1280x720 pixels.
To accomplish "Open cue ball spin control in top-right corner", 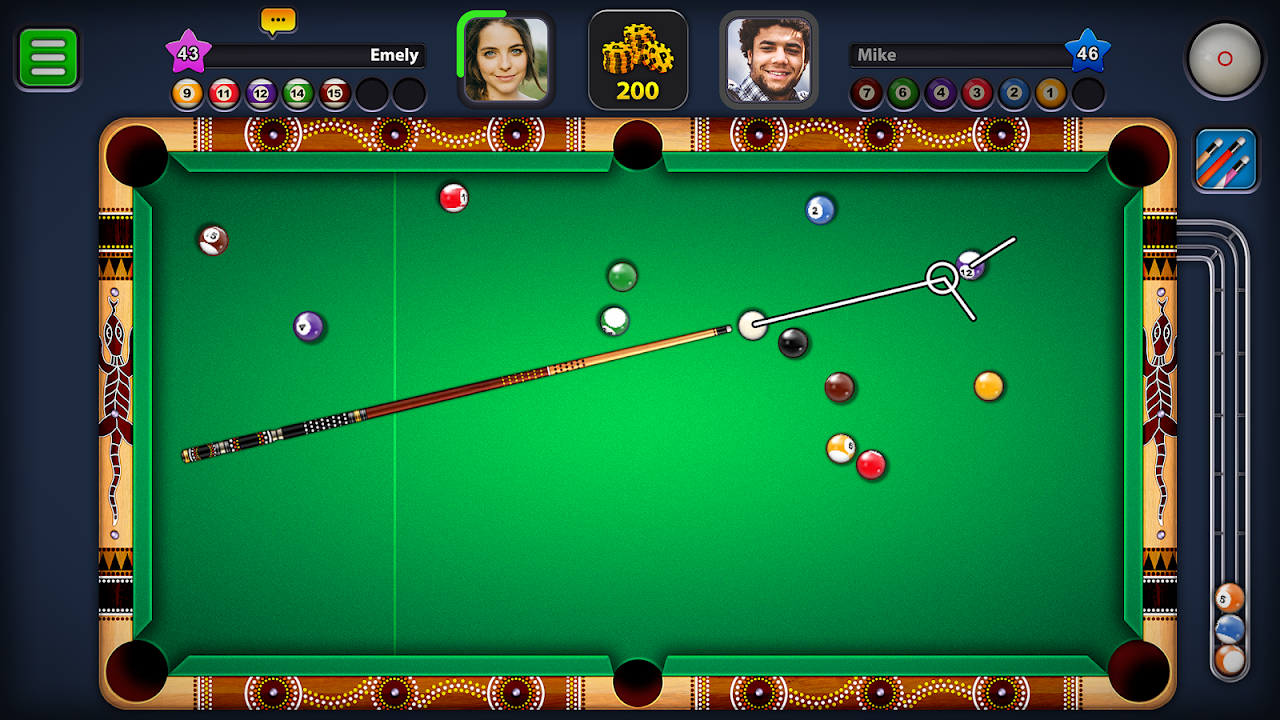I will (1225, 57).
